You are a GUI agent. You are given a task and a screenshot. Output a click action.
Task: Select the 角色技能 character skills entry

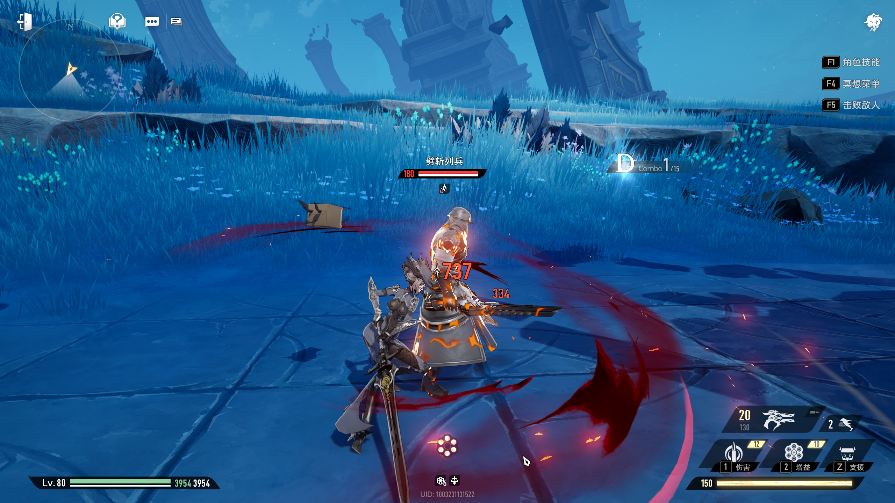[x=849, y=62]
